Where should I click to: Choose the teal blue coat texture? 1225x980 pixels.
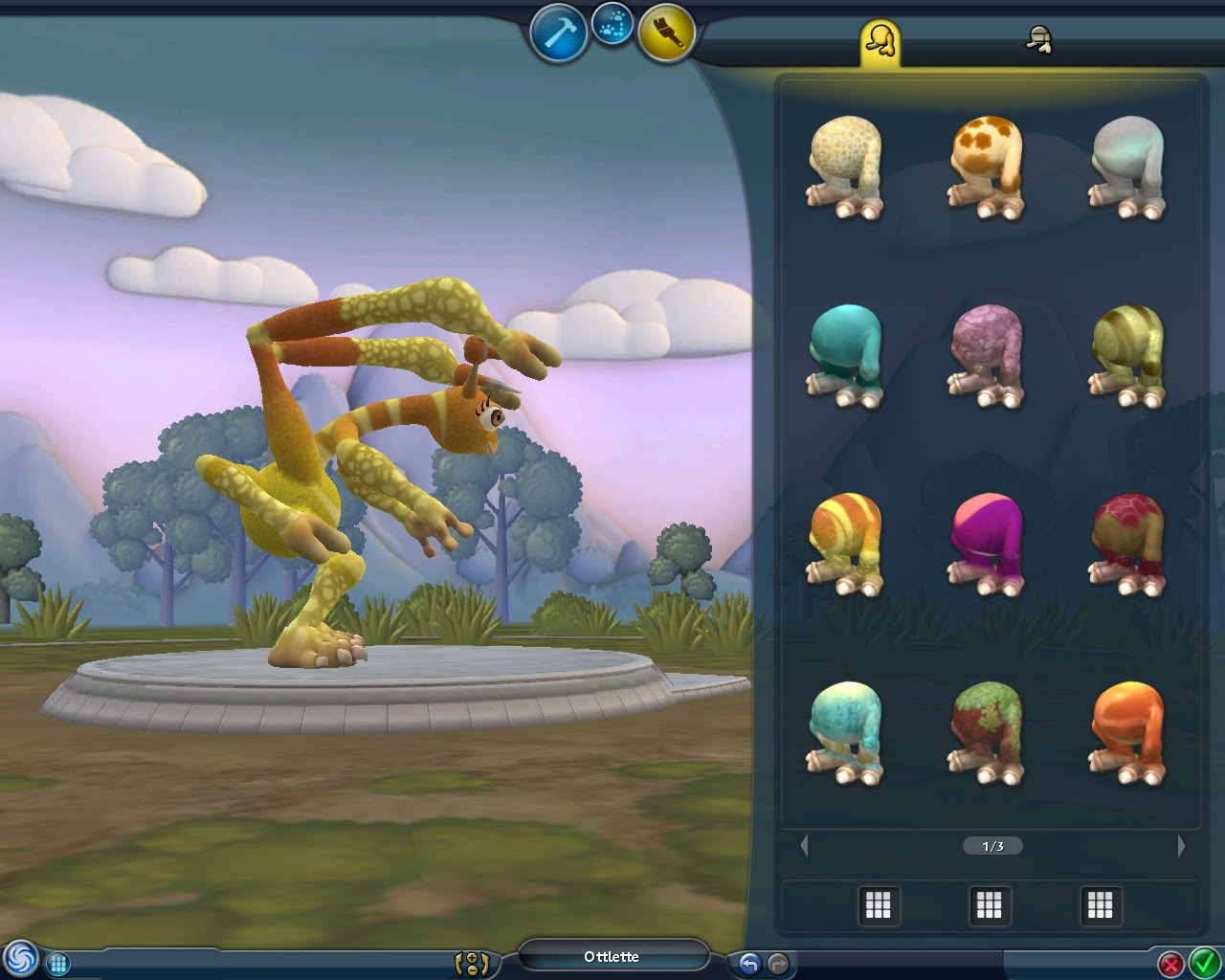(x=847, y=354)
